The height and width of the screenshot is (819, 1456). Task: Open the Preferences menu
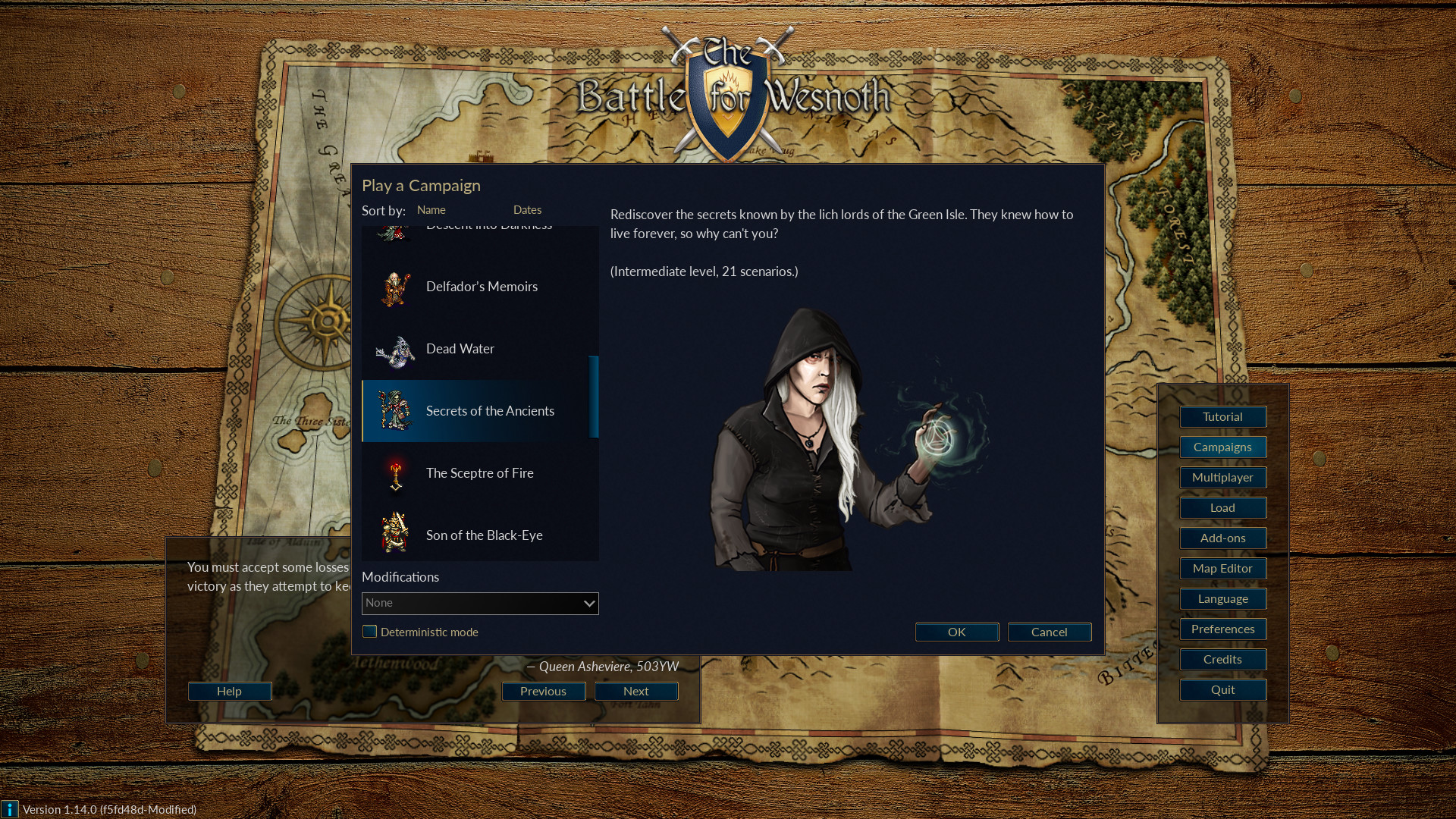(1222, 629)
